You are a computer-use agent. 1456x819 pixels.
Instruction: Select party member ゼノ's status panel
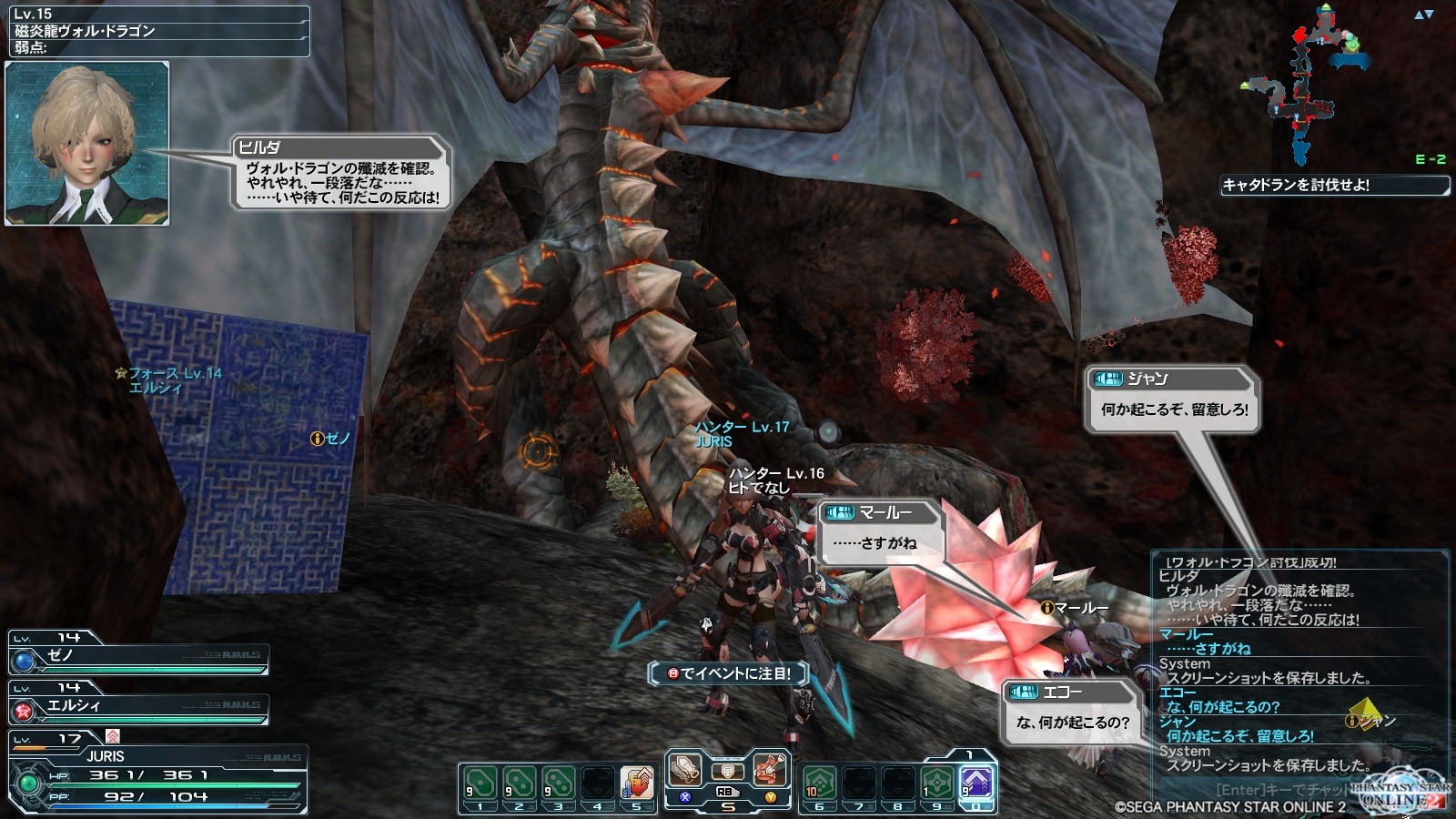coord(138,655)
